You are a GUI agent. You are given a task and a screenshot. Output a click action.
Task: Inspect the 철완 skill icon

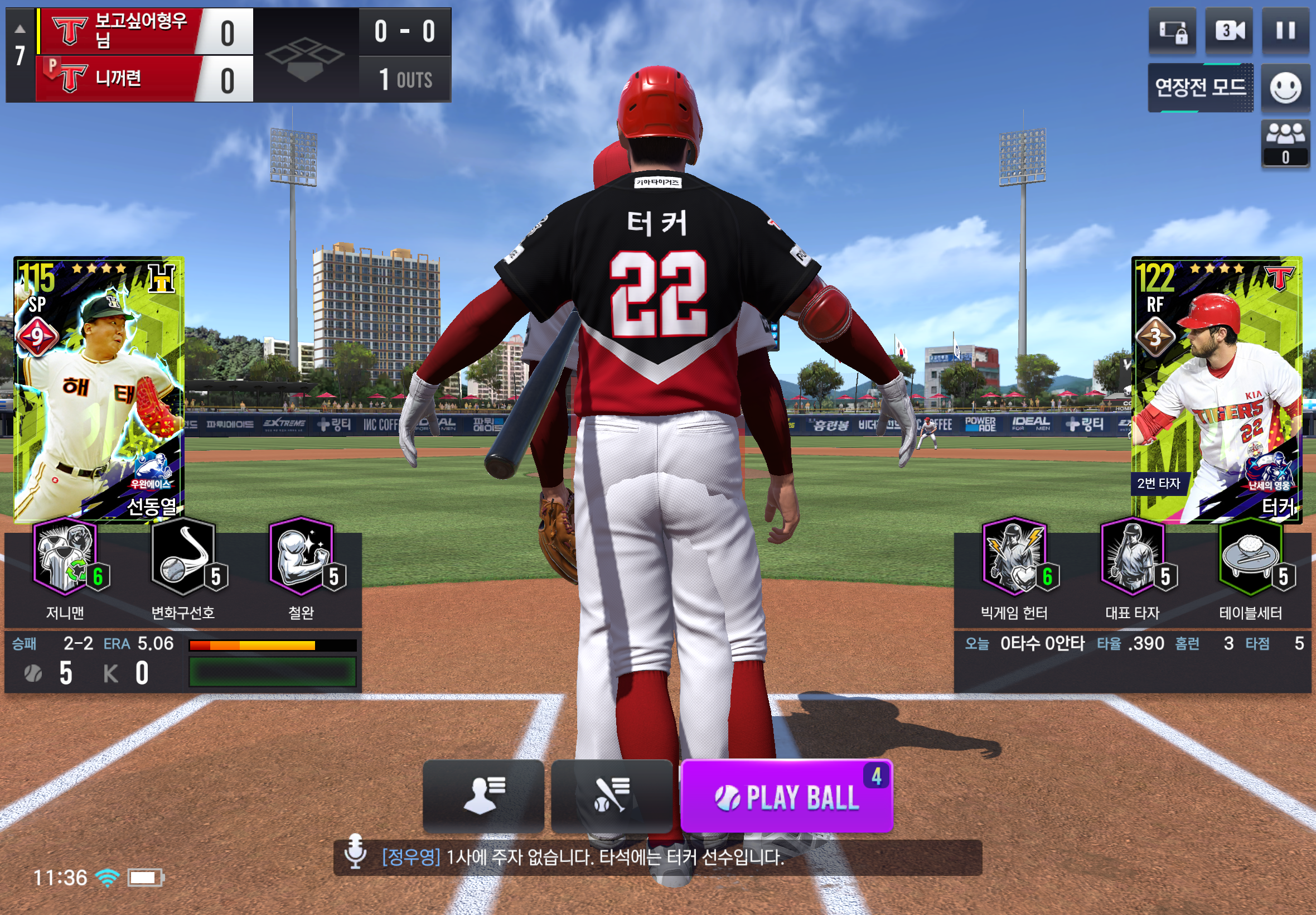301,556
